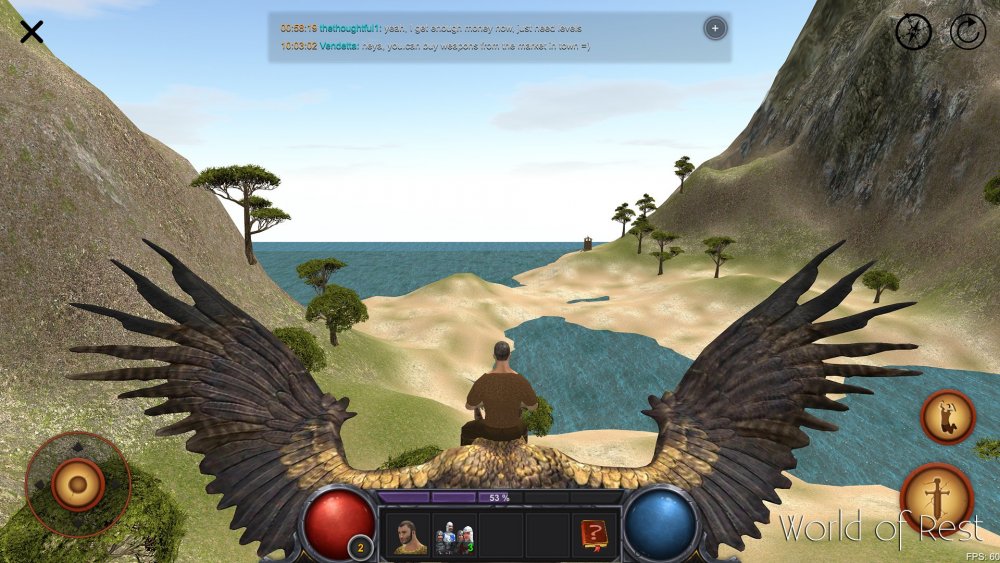1000x563 pixels.
Task: Open the knights group slot
Action: tap(453, 537)
